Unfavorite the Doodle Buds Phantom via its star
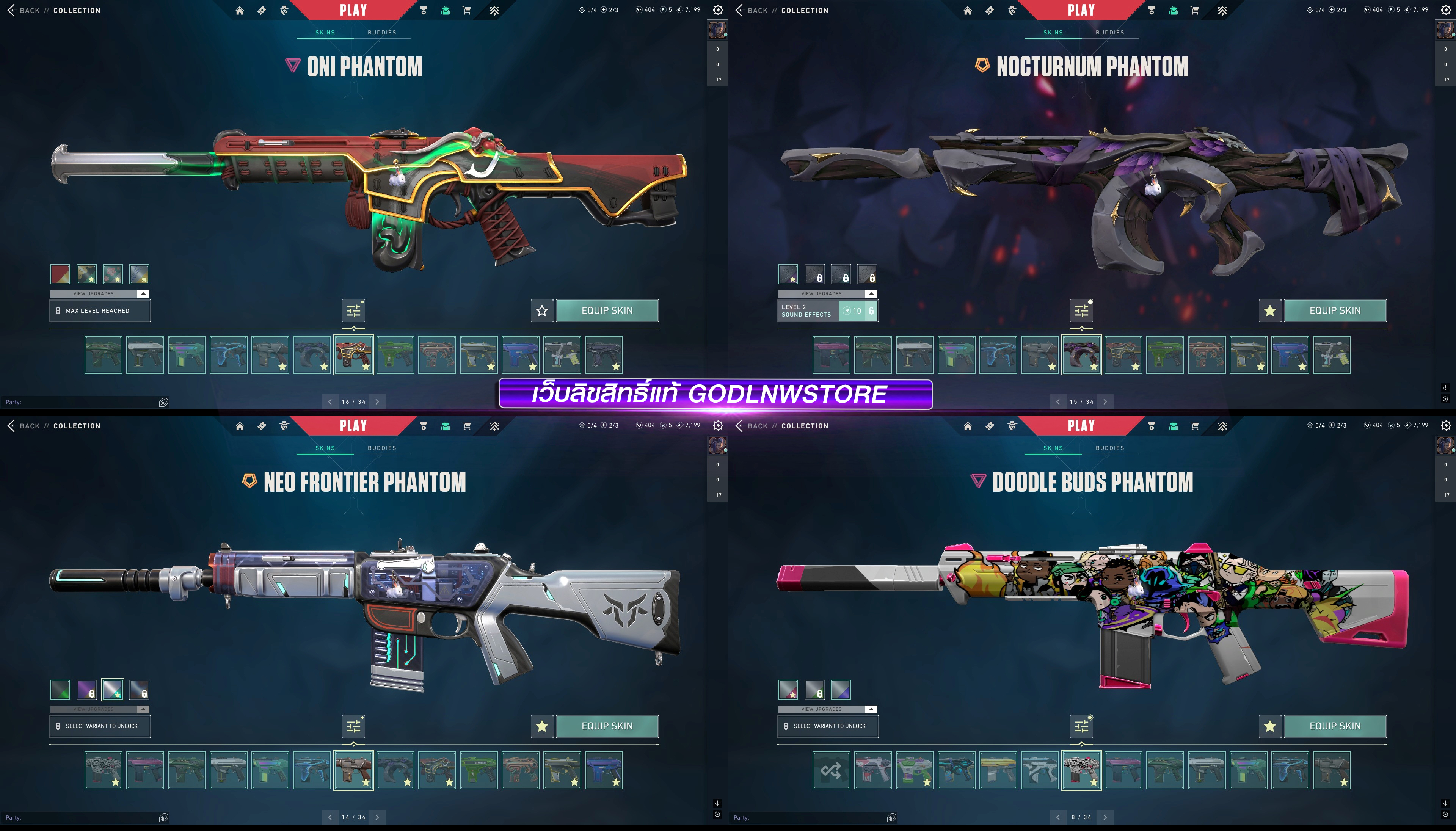This screenshot has height=831, width=1456. pos(1270,726)
